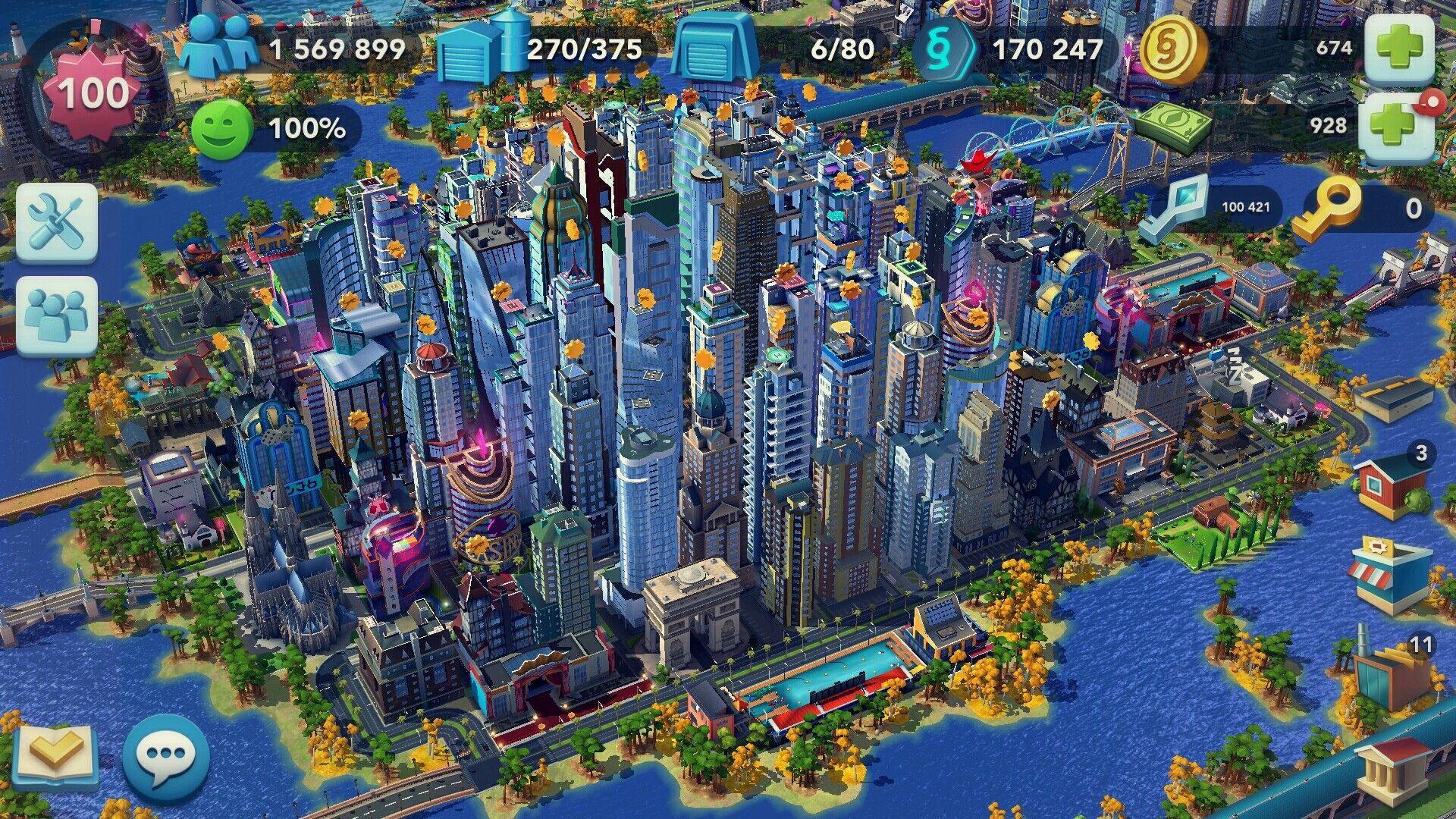Add Simoleons with the top green plus
This screenshot has width=1456, height=819.
pyautogui.click(x=1399, y=47)
